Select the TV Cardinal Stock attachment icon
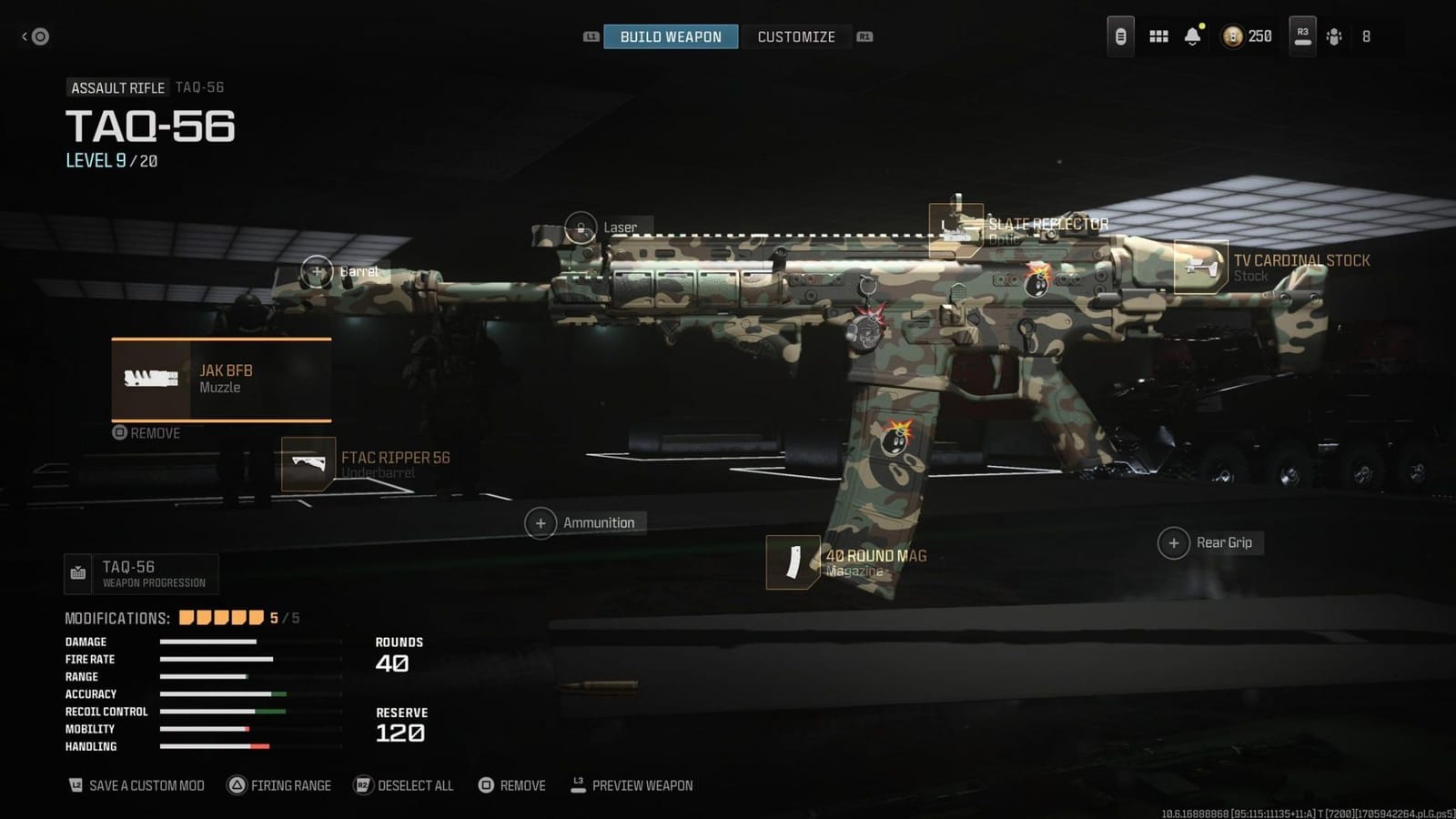1456x819 pixels. (1201, 268)
